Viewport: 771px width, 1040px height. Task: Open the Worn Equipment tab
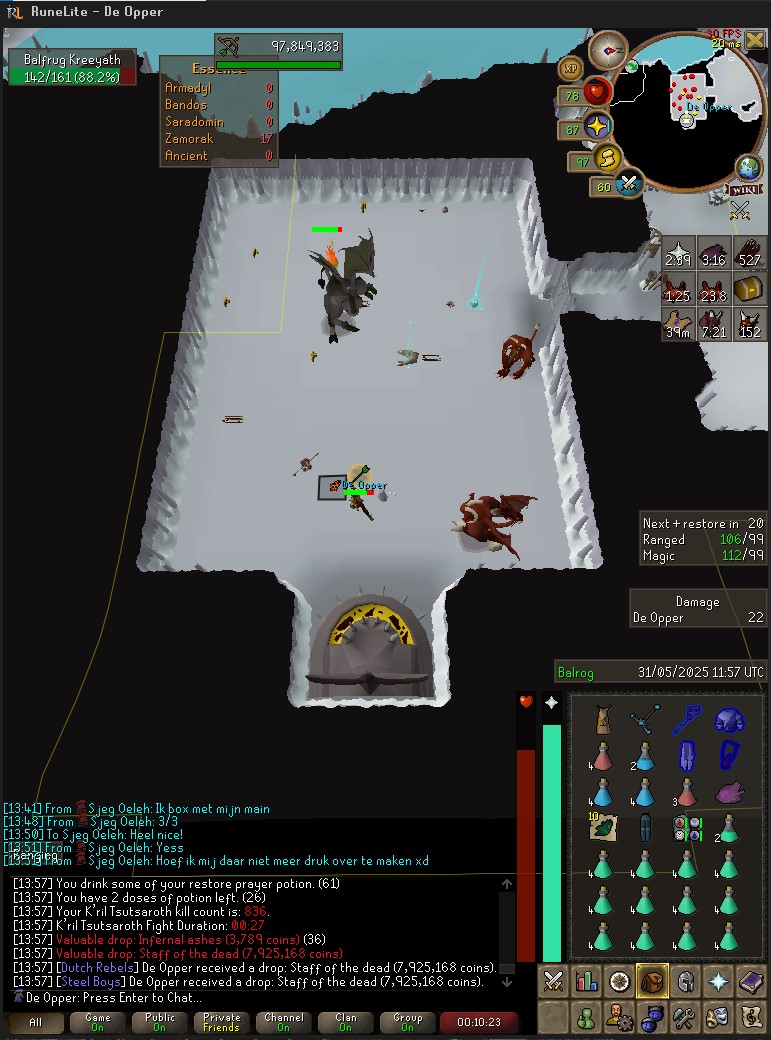pos(685,982)
